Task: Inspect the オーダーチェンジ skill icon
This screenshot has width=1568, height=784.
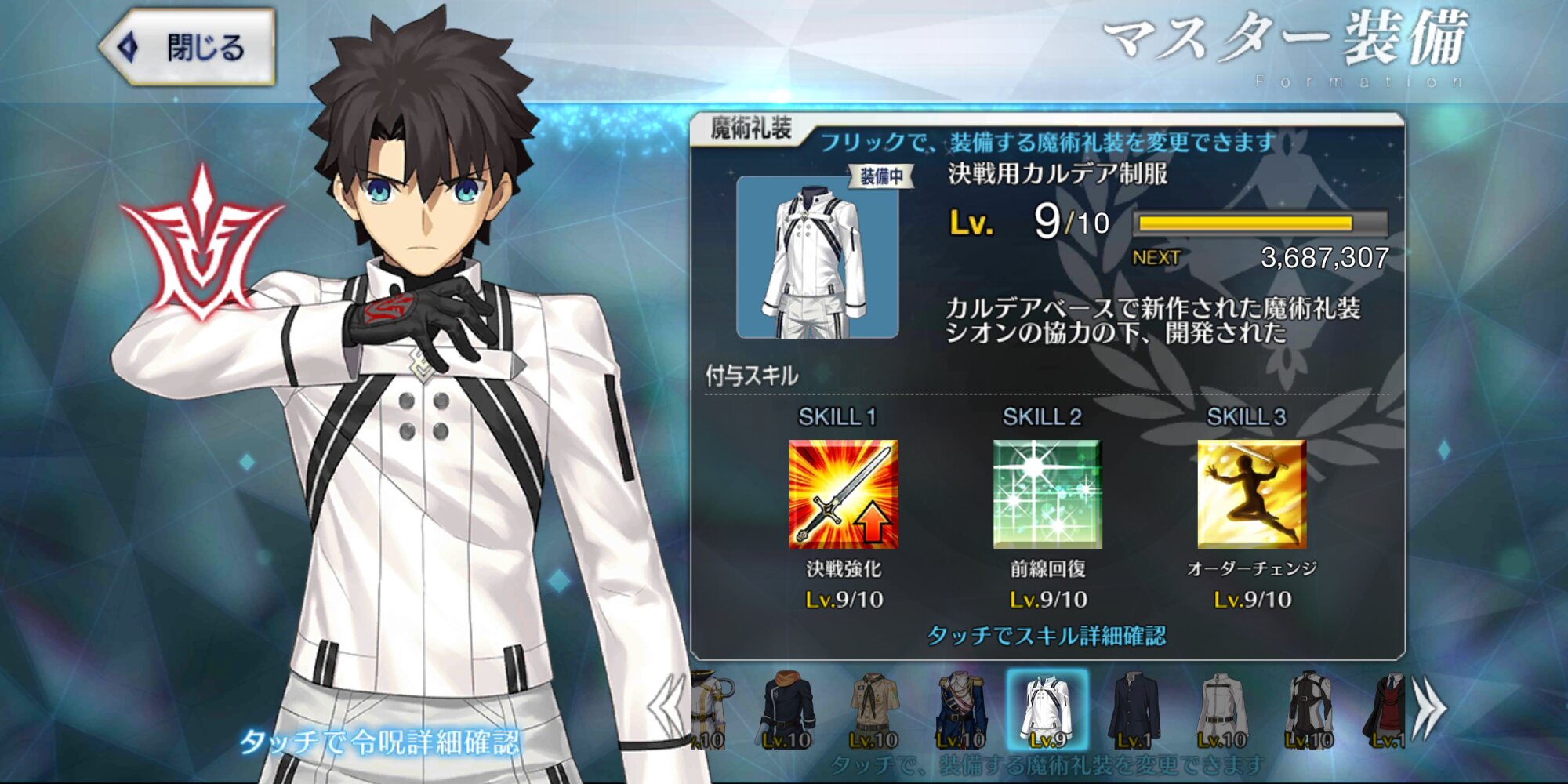Action: (x=1251, y=494)
